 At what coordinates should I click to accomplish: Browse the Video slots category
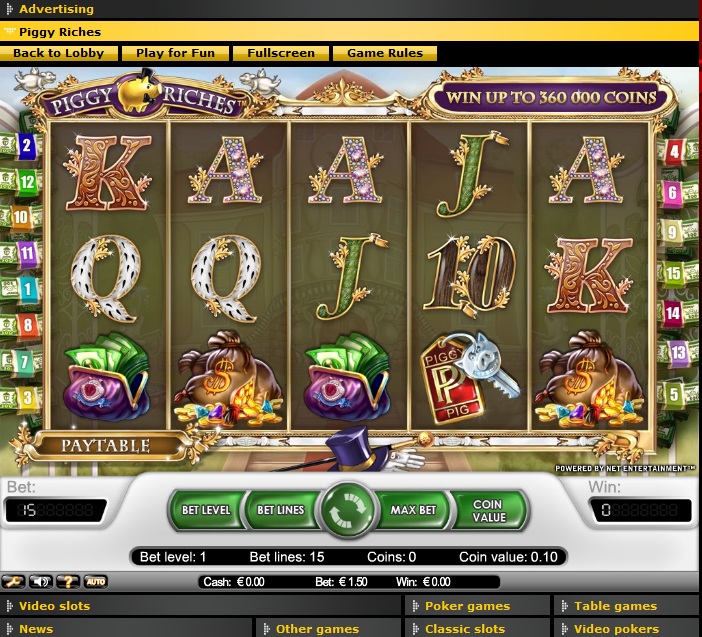54,605
